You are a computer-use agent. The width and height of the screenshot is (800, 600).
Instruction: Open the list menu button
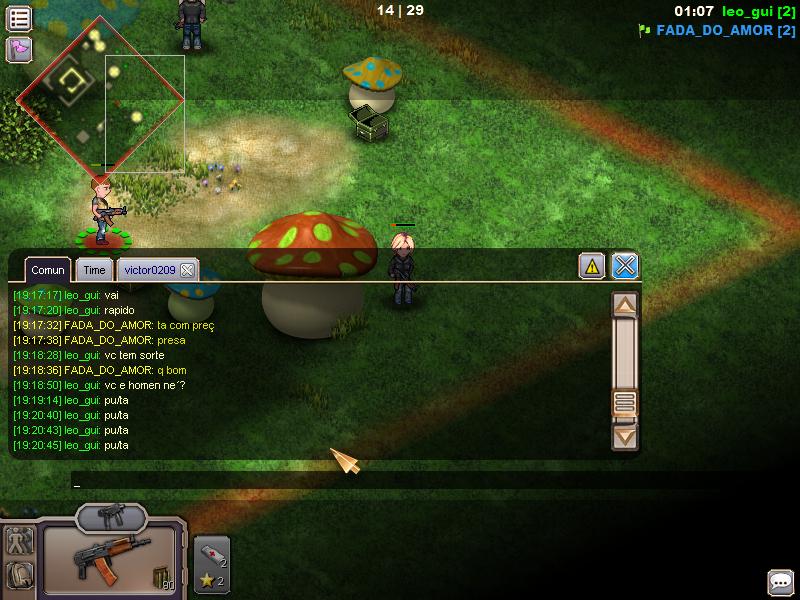point(19,18)
